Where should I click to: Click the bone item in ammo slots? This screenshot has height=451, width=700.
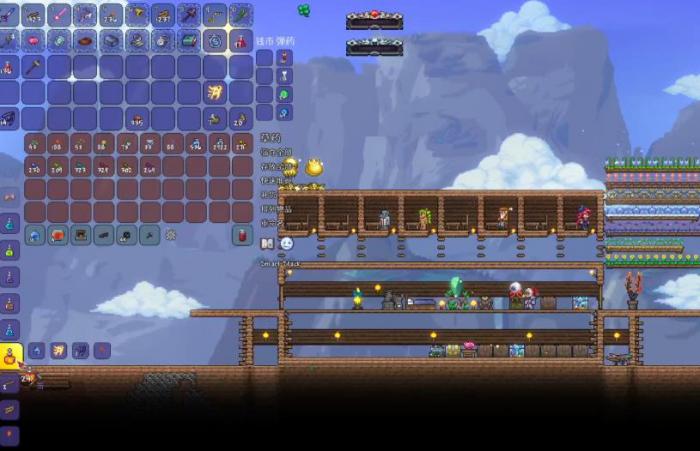[x=284, y=76]
